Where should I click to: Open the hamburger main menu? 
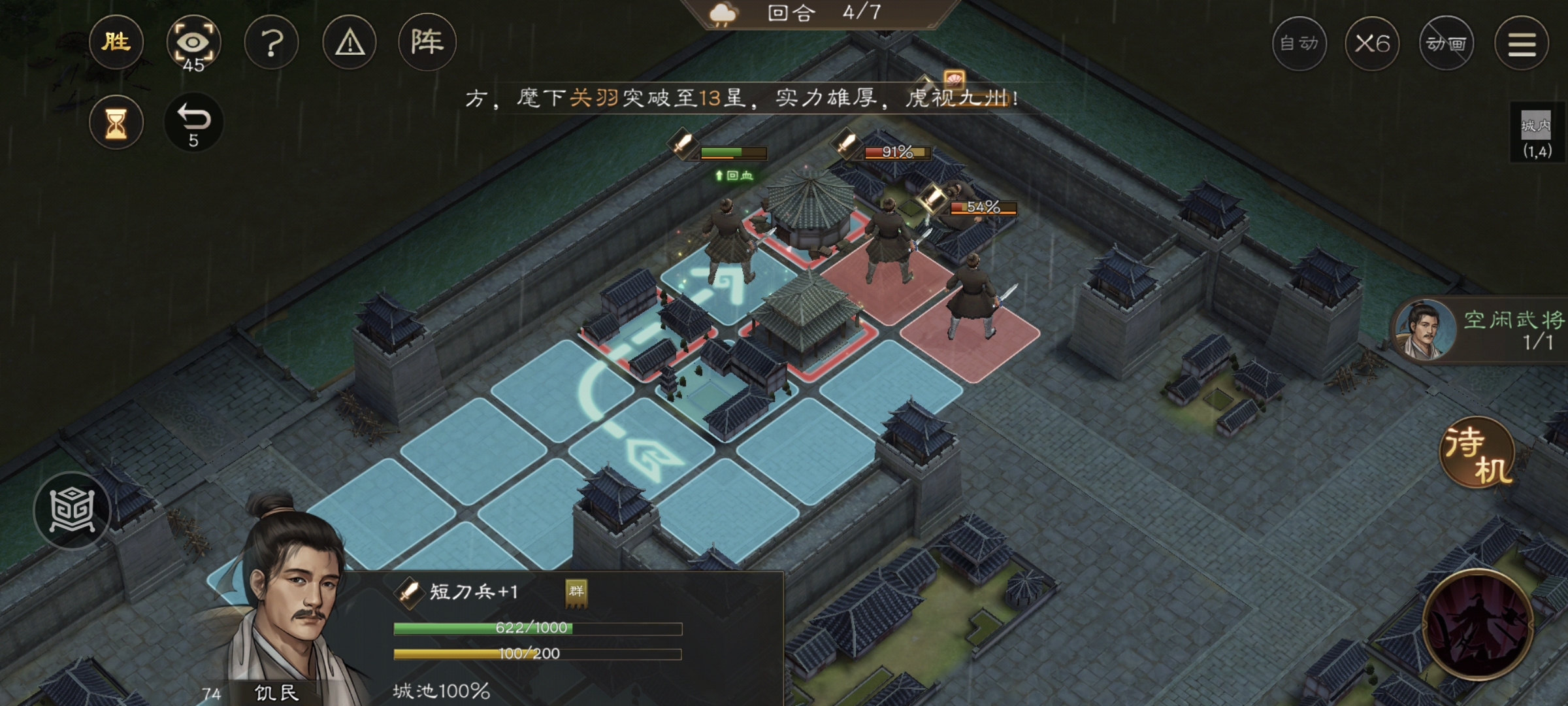click(1522, 44)
